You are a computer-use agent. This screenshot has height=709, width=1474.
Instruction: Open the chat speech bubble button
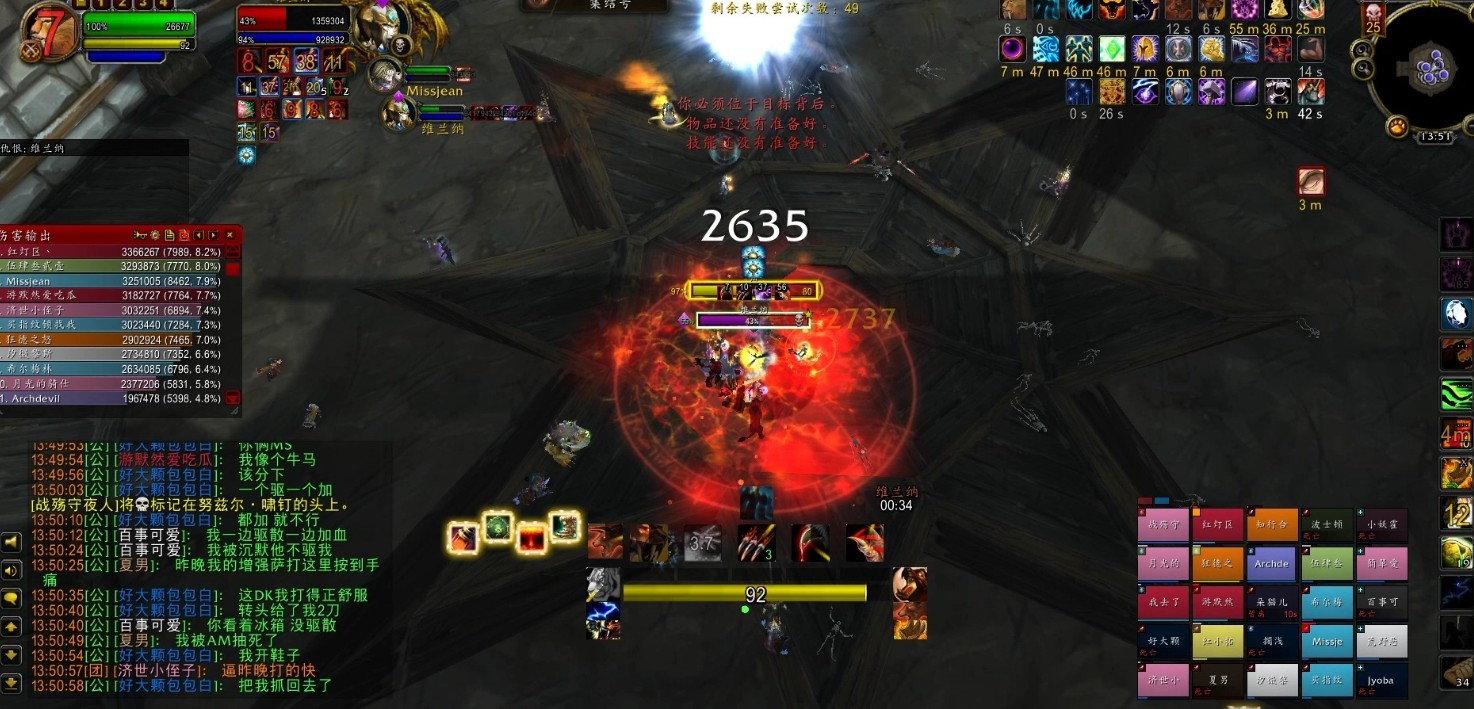click(11, 599)
